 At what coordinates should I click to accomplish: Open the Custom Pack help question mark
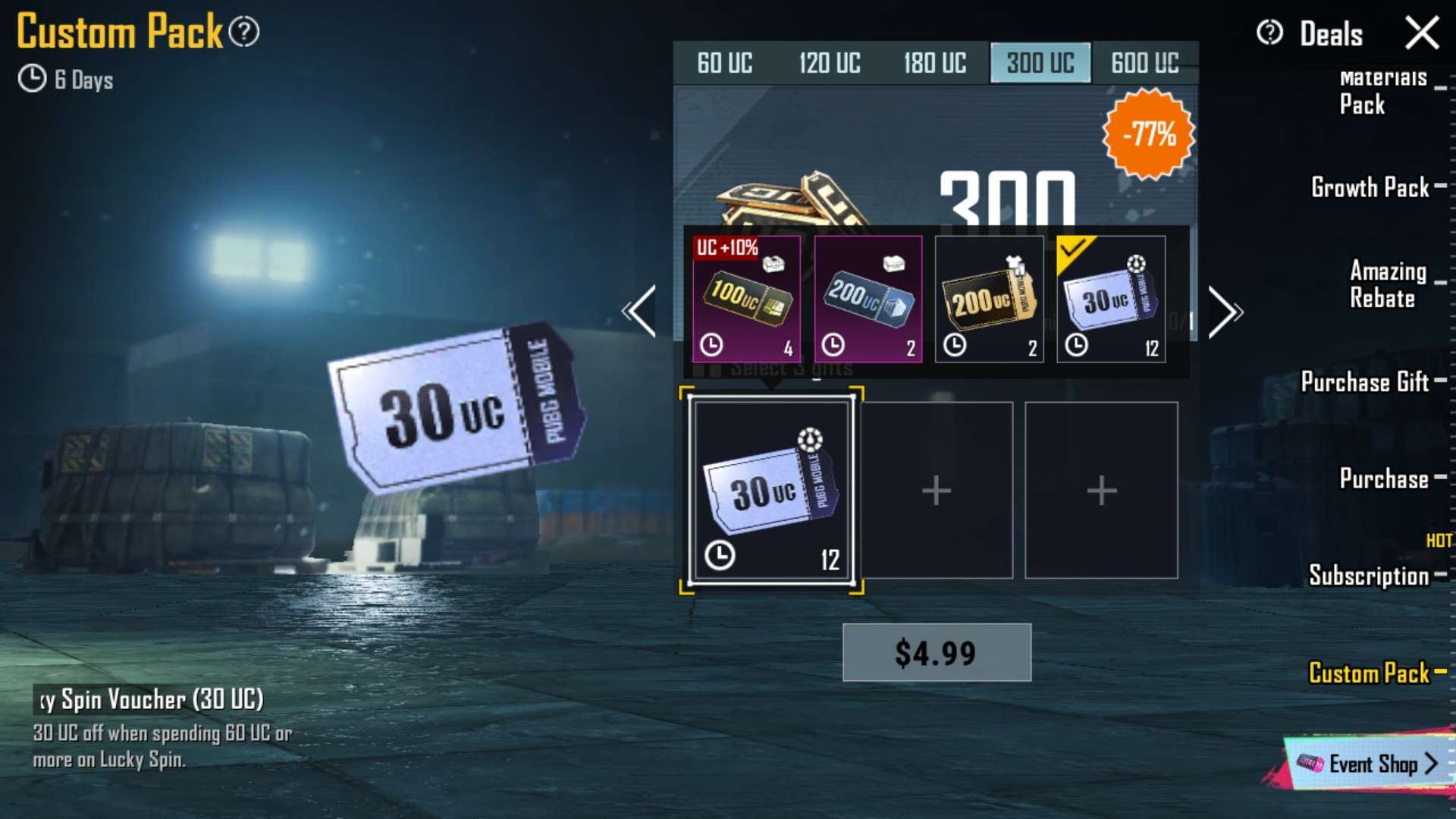pos(243,30)
